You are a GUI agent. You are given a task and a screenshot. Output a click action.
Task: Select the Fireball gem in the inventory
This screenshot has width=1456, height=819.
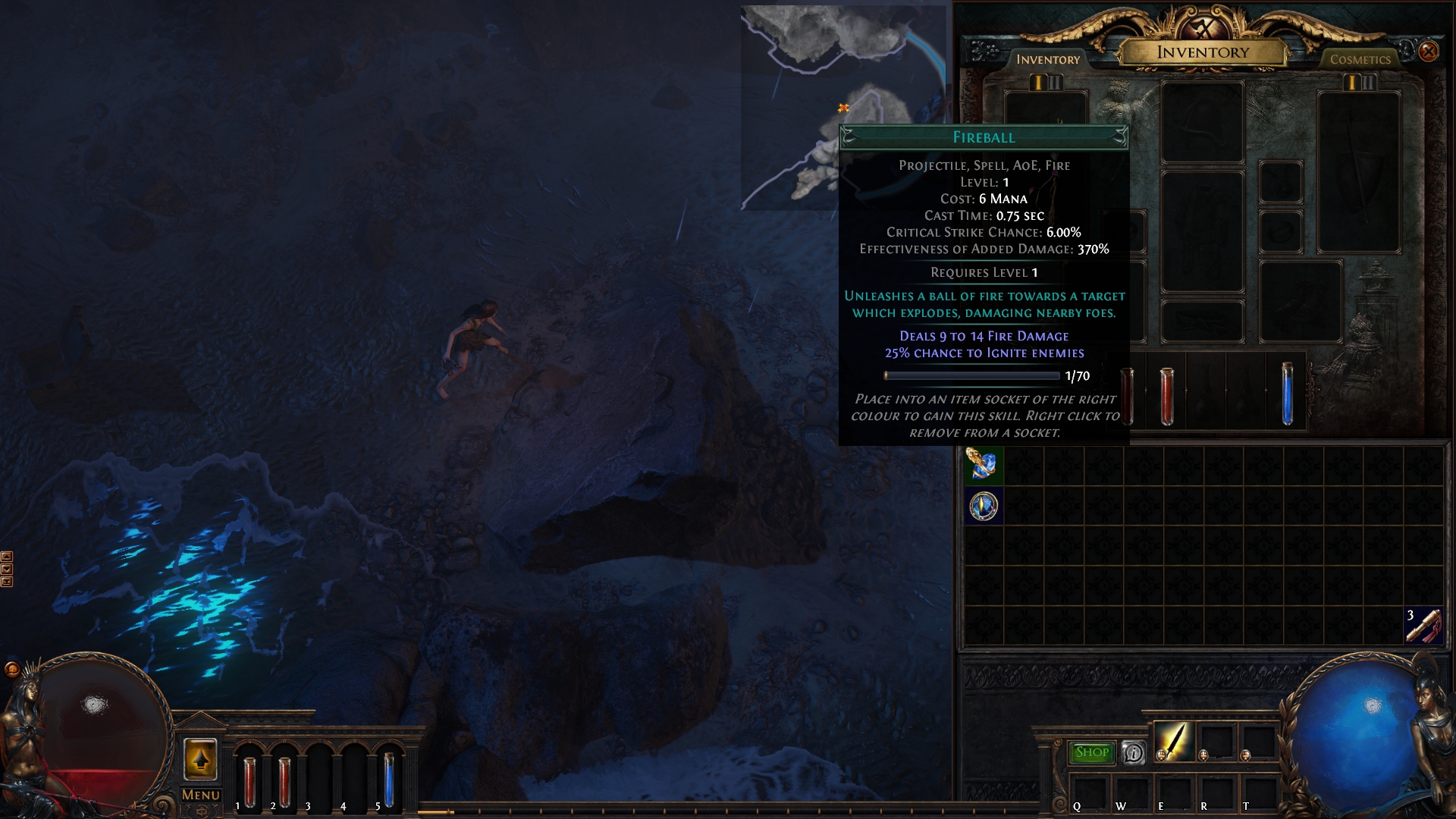coord(984,466)
